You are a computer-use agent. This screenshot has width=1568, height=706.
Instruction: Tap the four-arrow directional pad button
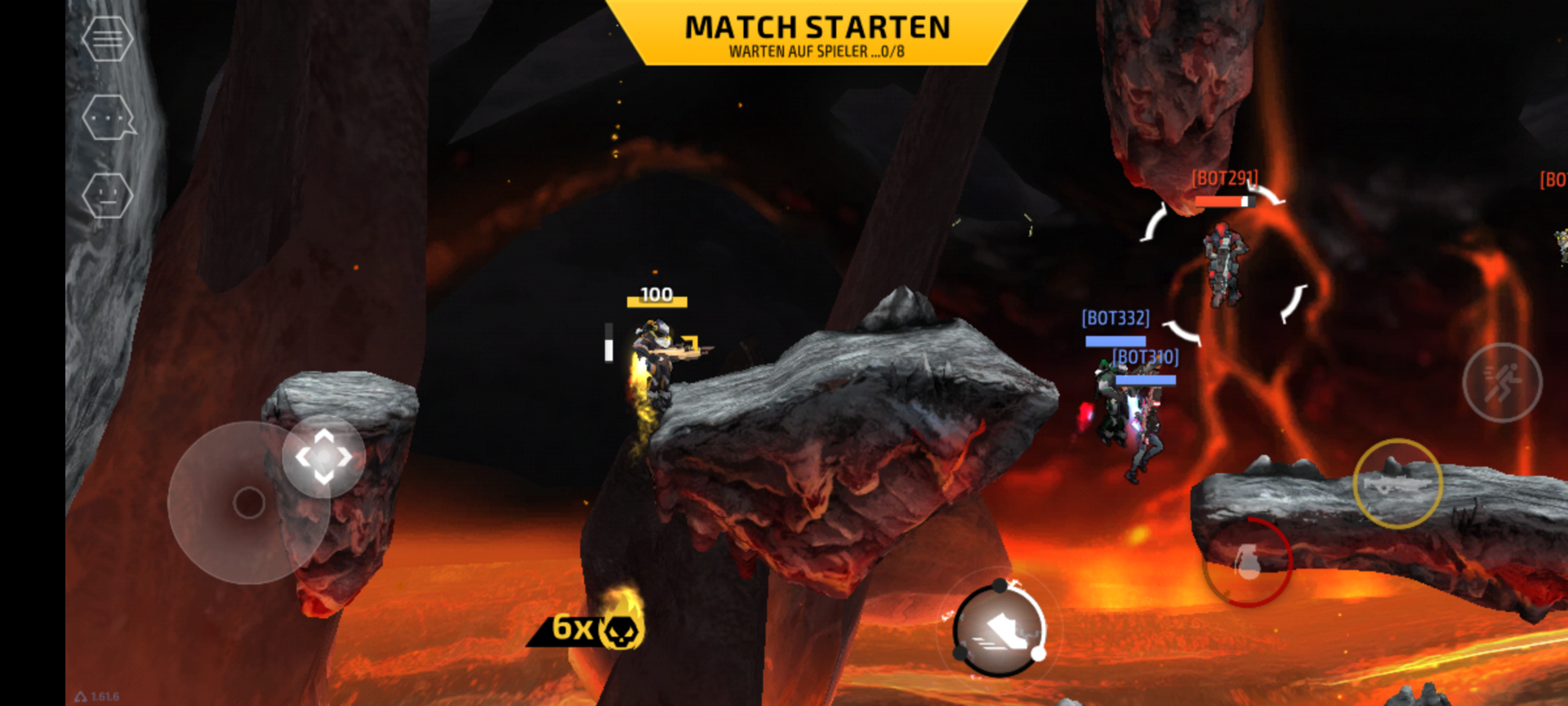[323, 456]
